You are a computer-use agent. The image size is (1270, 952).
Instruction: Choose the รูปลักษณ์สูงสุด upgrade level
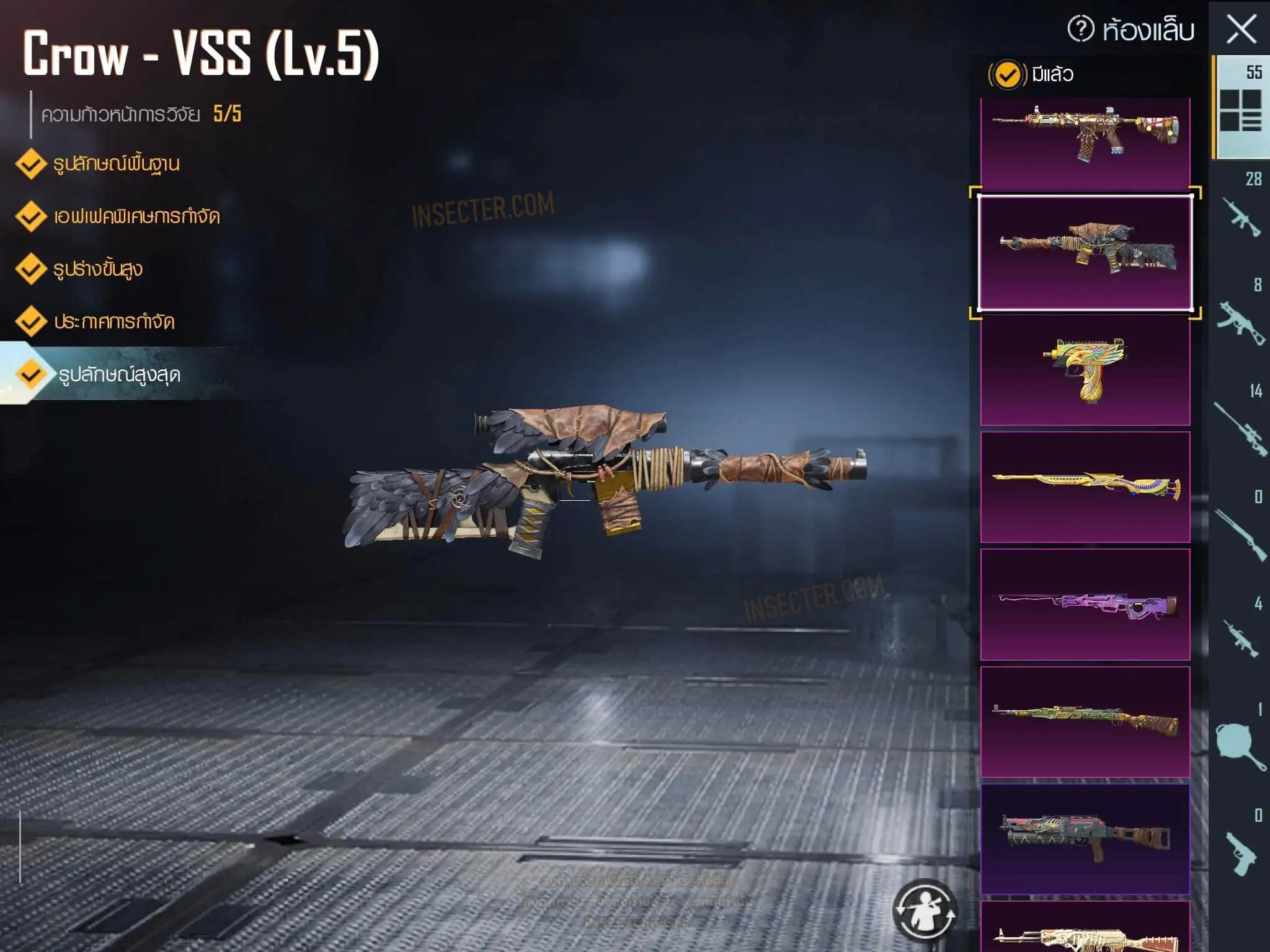pyautogui.click(x=118, y=375)
